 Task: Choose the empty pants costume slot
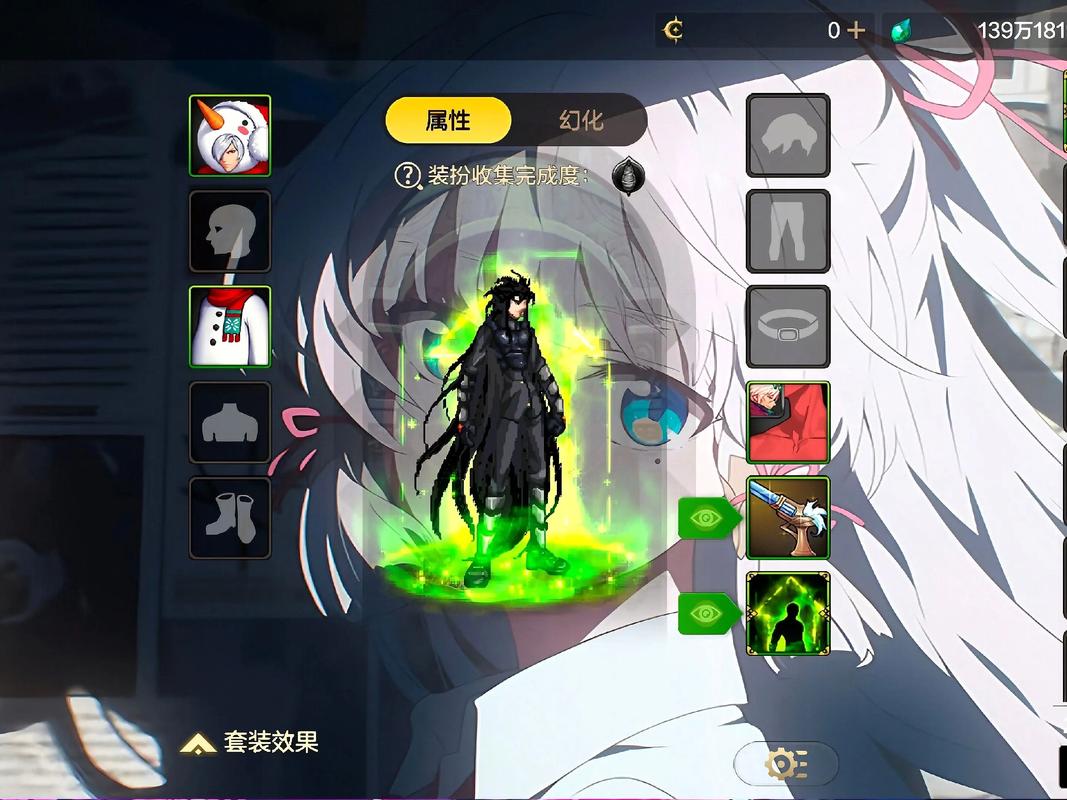click(x=788, y=231)
